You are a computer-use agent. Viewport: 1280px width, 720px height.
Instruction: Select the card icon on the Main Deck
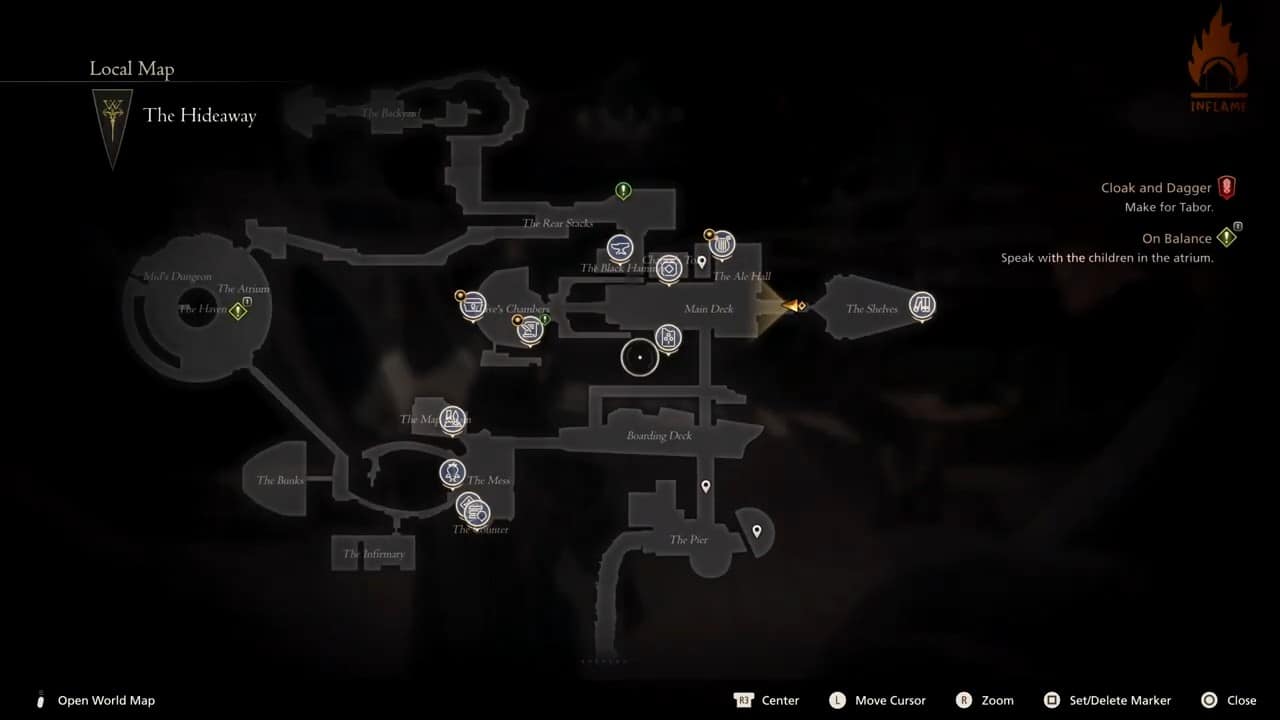point(668,337)
